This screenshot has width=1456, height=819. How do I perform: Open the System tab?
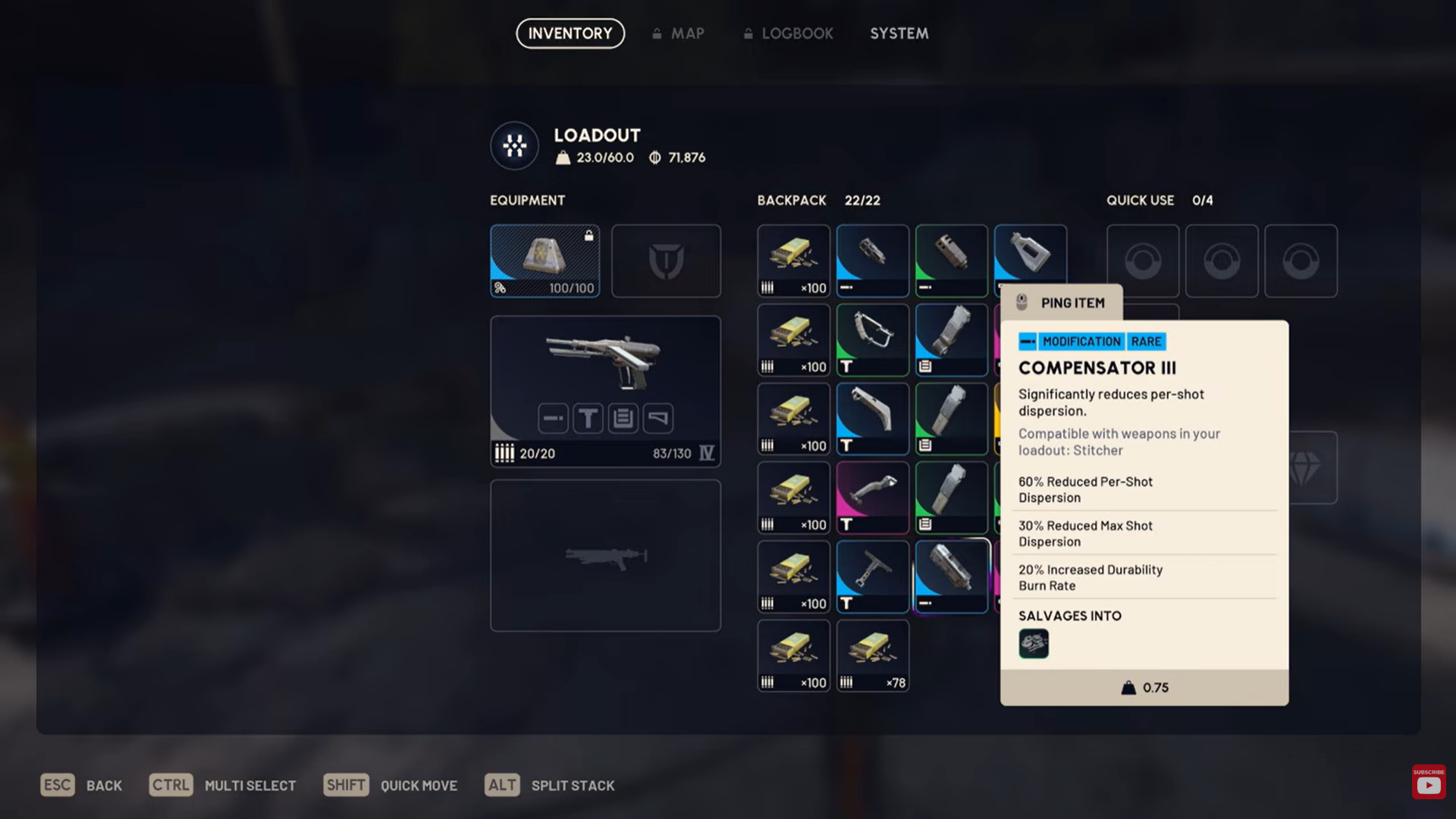[x=899, y=33]
